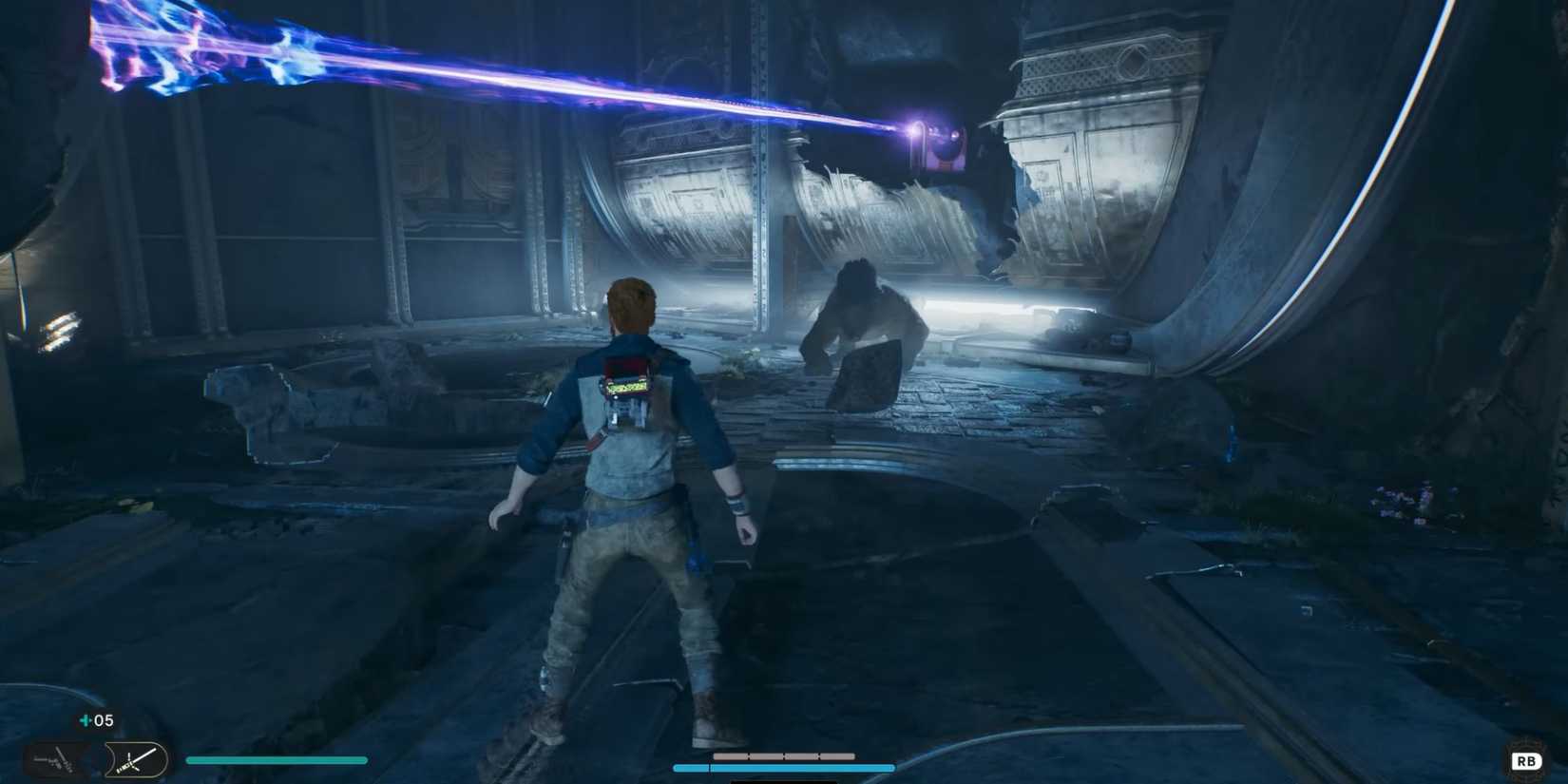Click the secondary stance slot icon

click(x=52, y=758)
